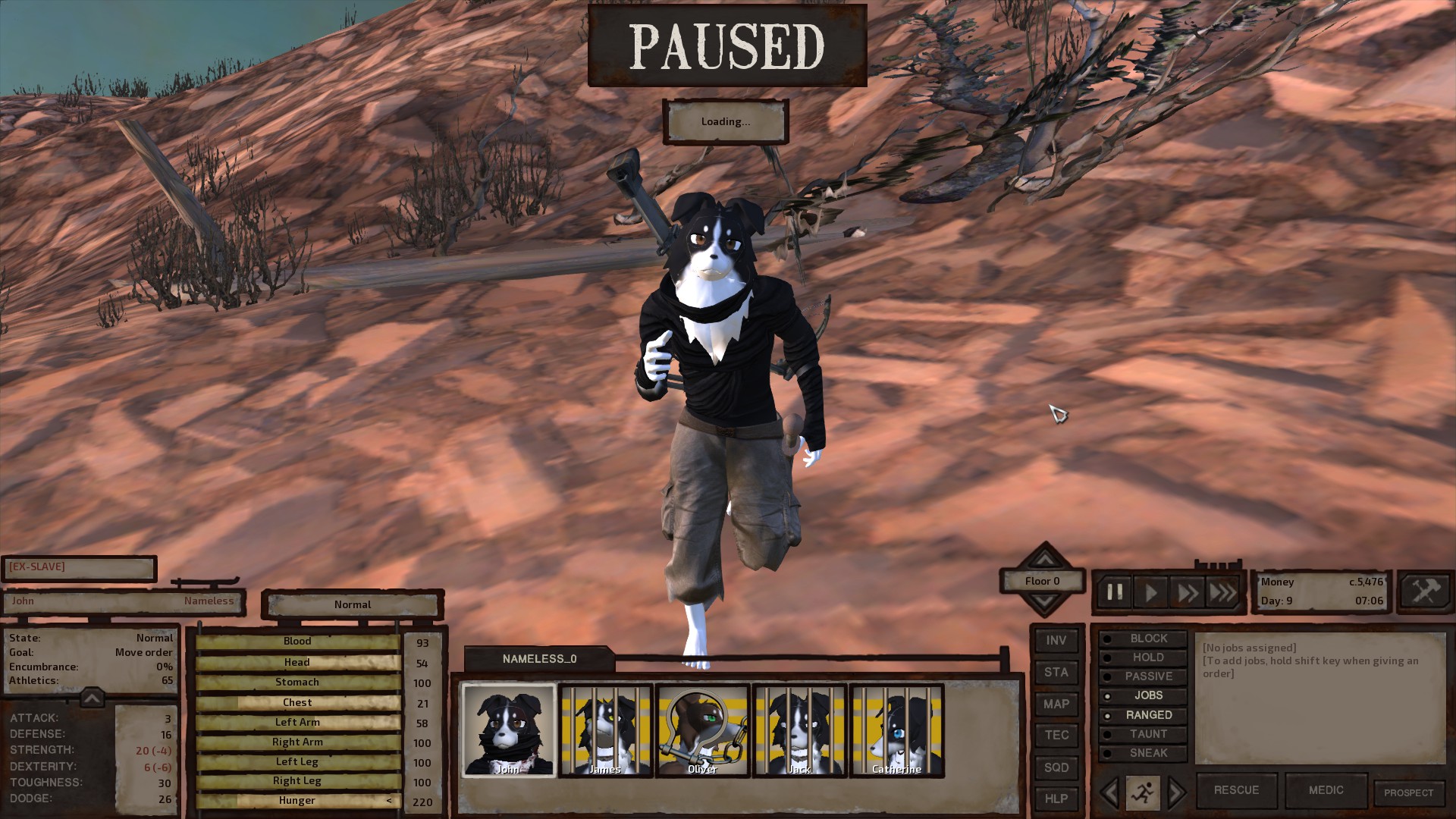Screen dimensions: 1456x819
Task: Open the MAP screen
Action: [x=1056, y=704]
